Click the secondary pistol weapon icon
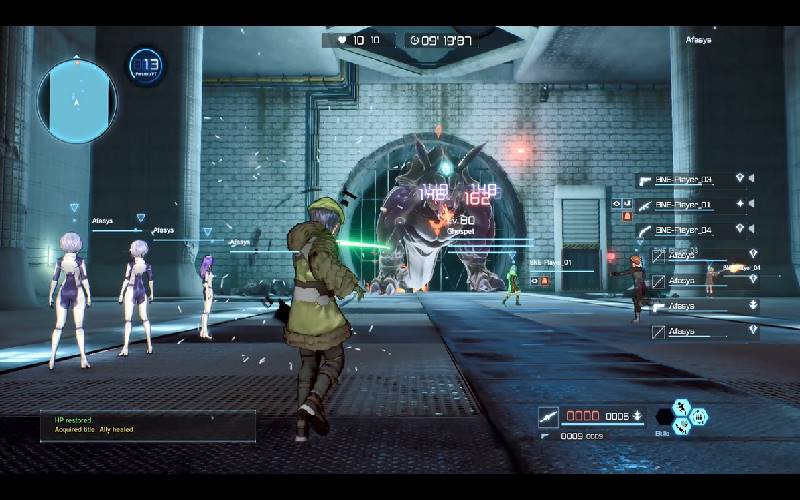800x500 pixels. coord(546,436)
